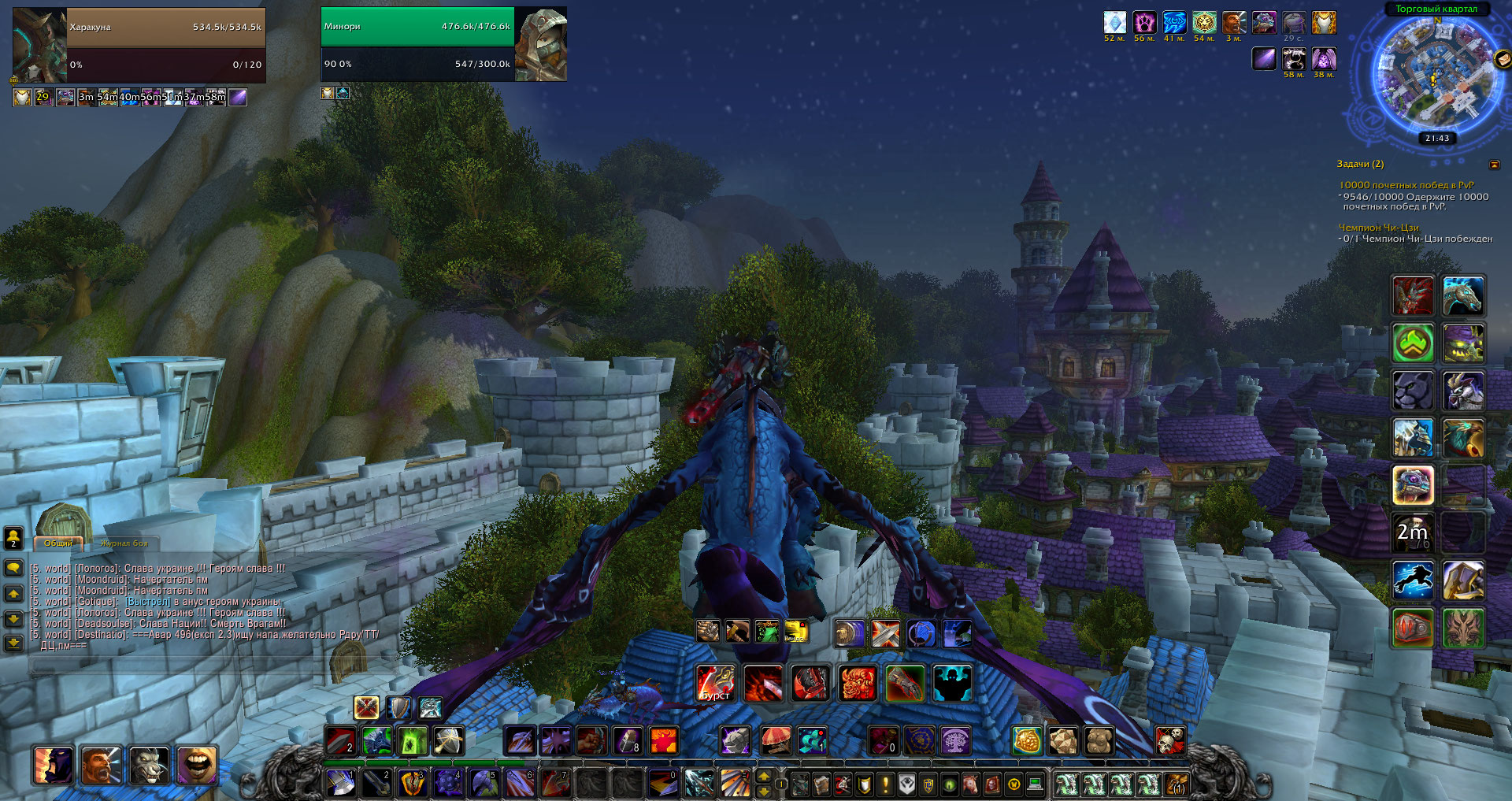1512x801 pixels.
Task: Use the snarling worgen face ability
Action: point(149,765)
